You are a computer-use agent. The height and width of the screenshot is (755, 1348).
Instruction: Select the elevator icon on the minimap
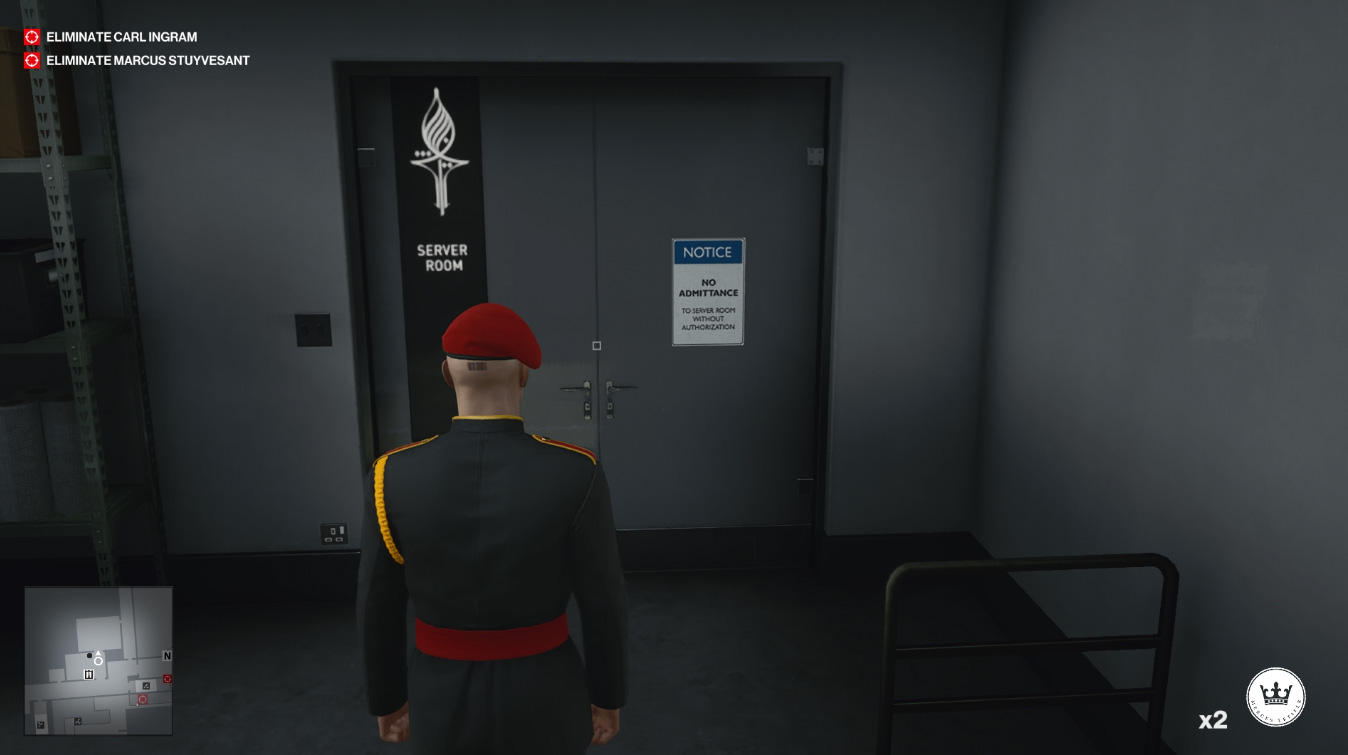(89, 673)
